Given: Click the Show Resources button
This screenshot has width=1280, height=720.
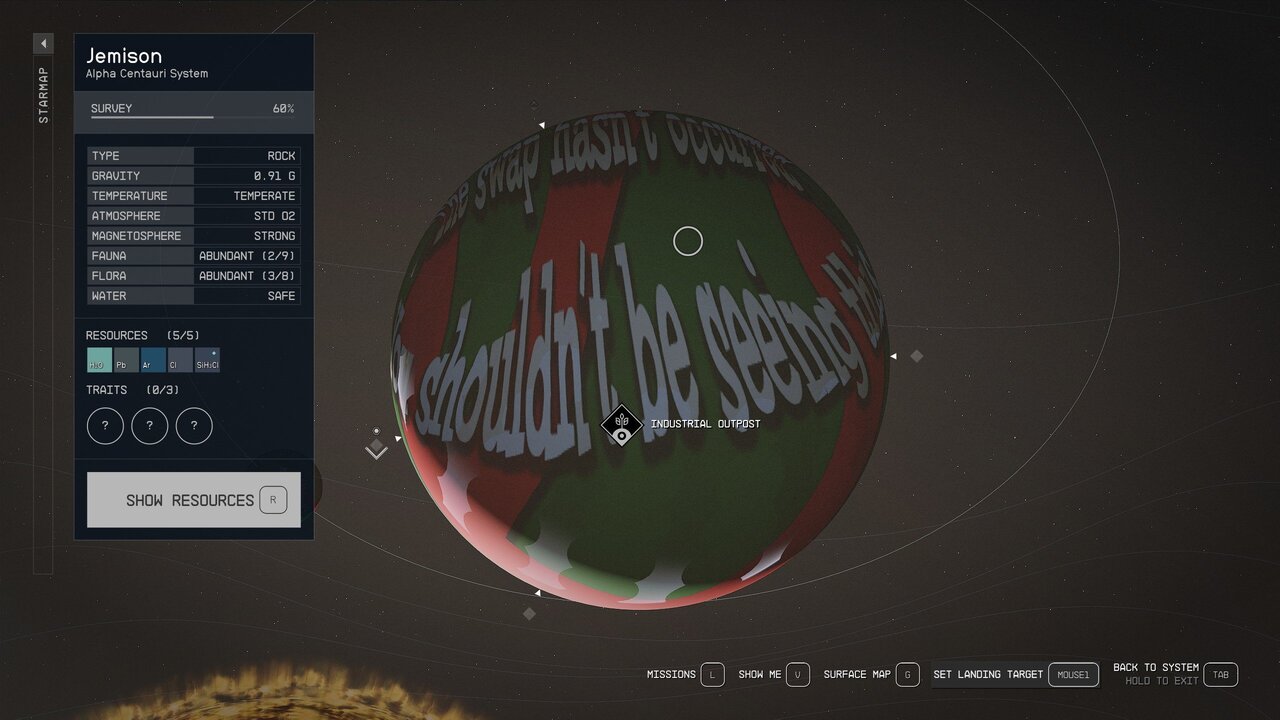Looking at the screenshot, I should pyautogui.click(x=193, y=500).
